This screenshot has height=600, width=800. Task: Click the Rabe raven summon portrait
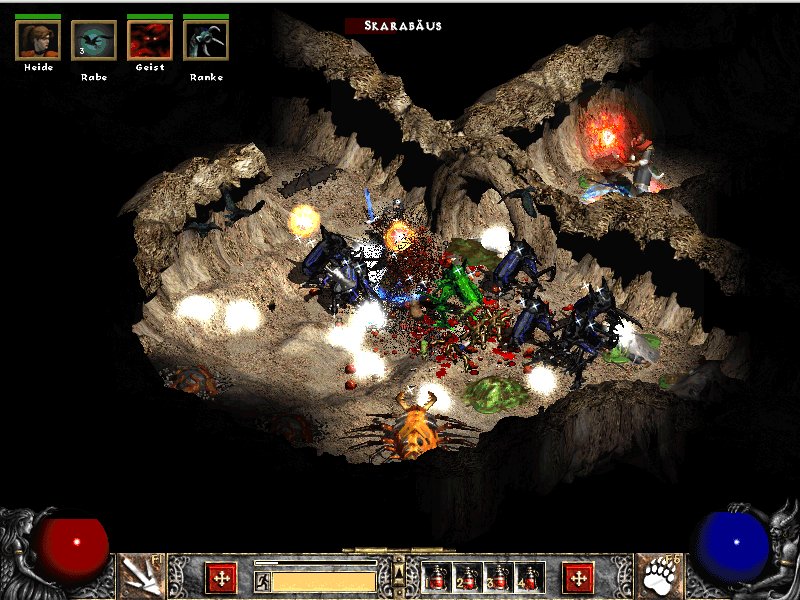click(94, 40)
